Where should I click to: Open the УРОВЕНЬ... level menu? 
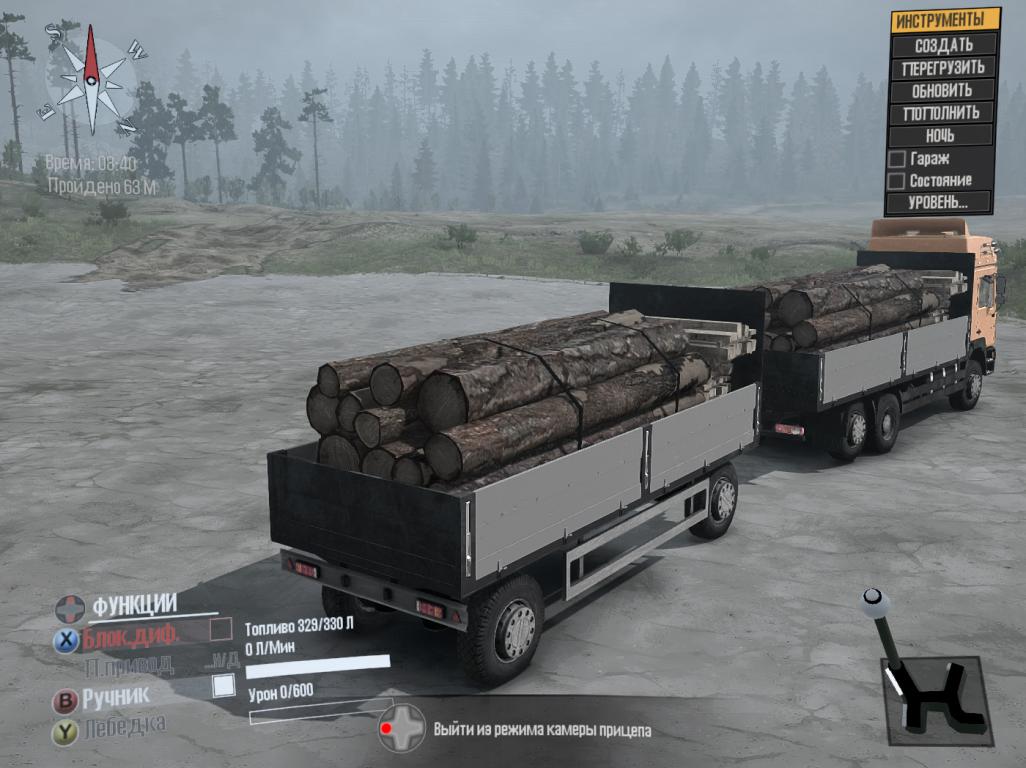tap(938, 202)
